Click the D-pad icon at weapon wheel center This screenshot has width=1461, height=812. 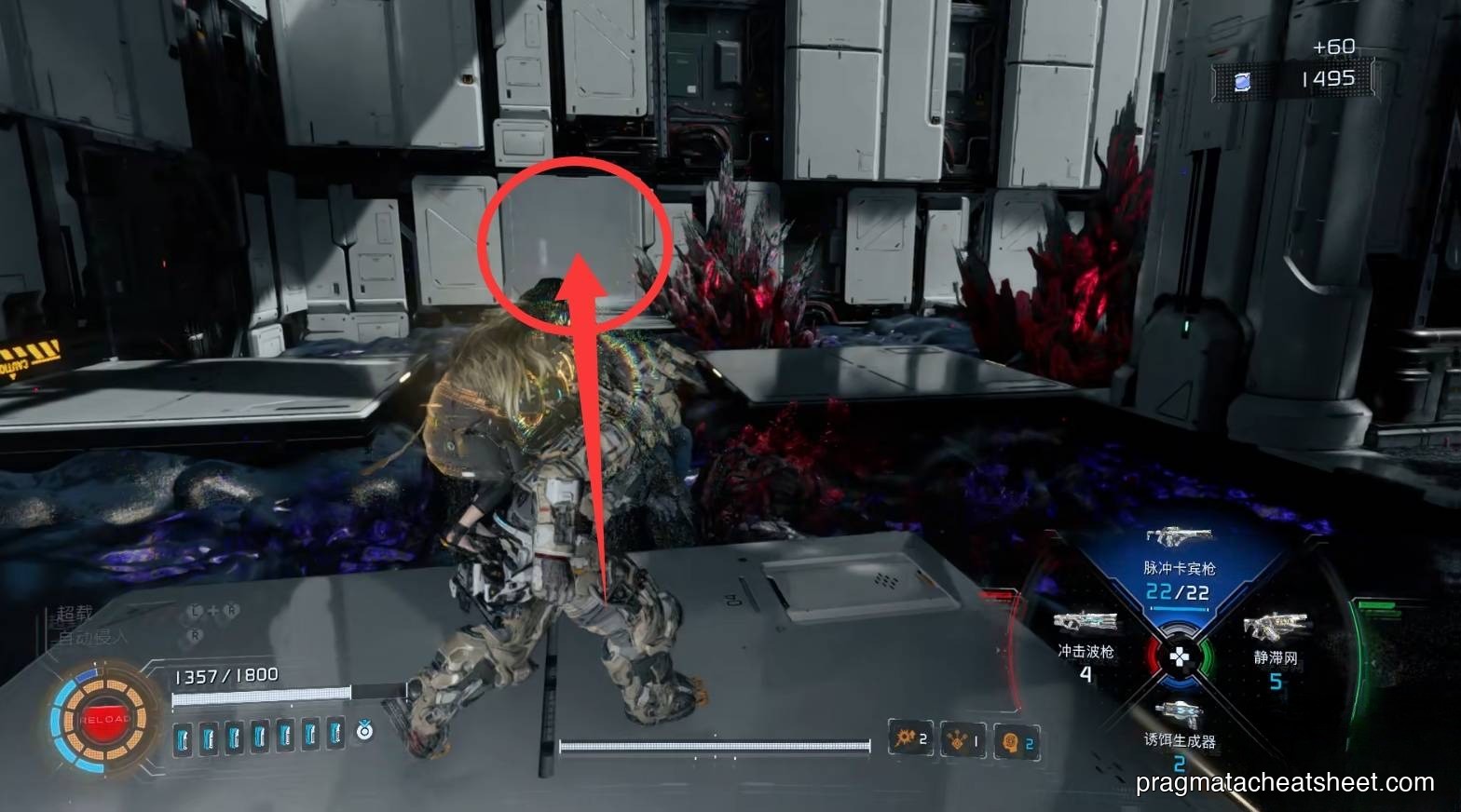point(1181,656)
